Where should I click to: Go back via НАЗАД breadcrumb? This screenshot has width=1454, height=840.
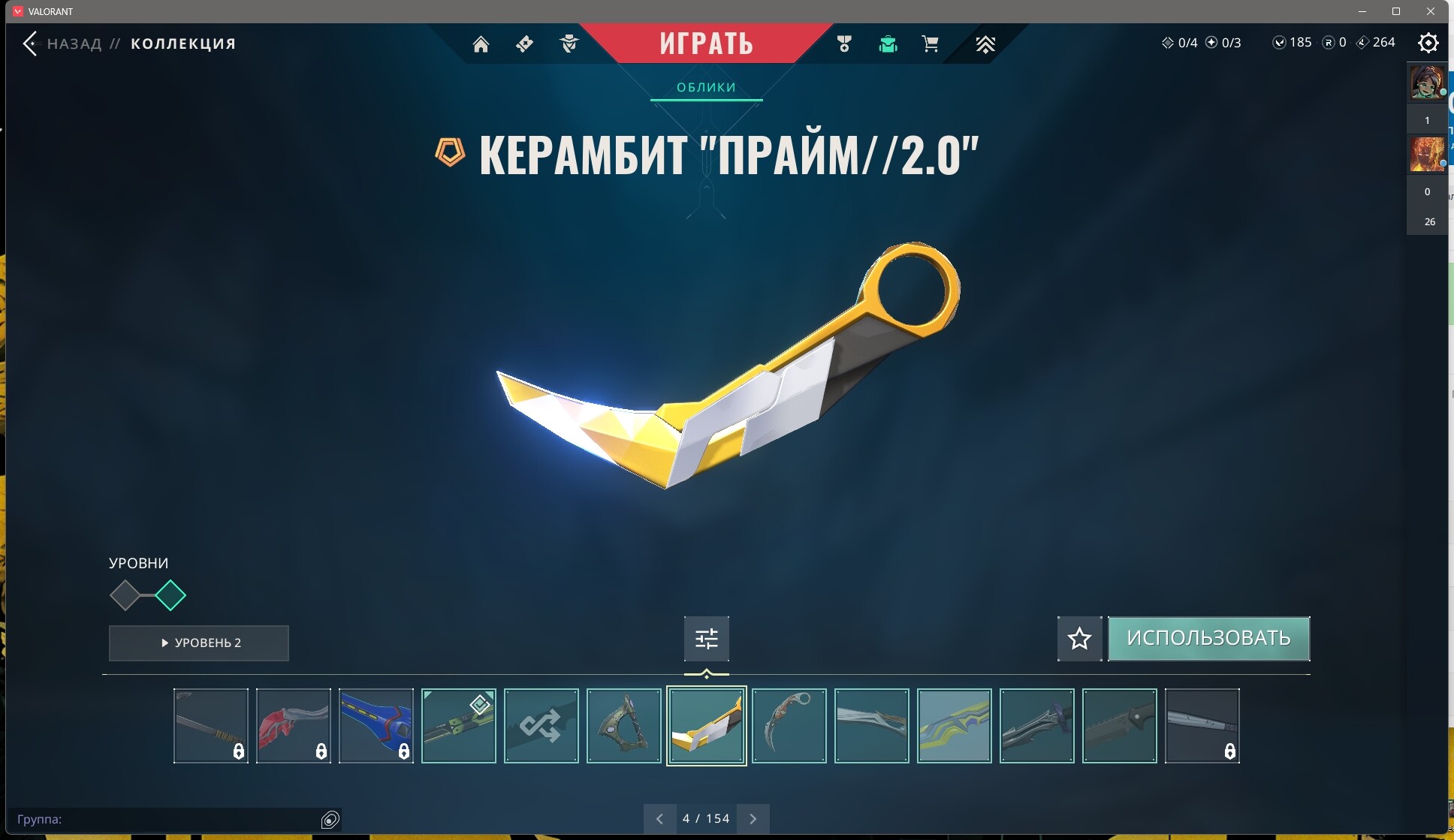73,43
